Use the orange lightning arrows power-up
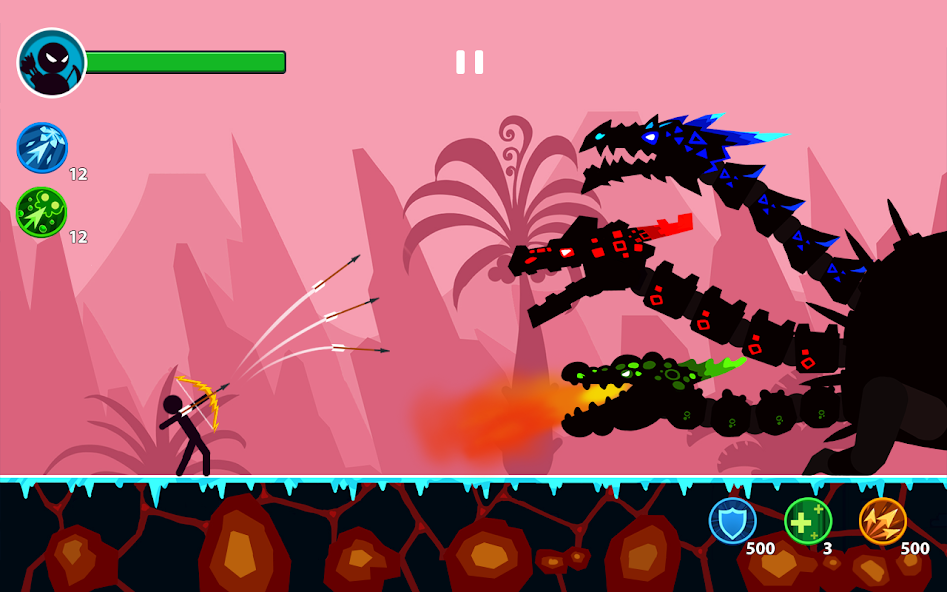947x592 pixels. tap(882, 521)
